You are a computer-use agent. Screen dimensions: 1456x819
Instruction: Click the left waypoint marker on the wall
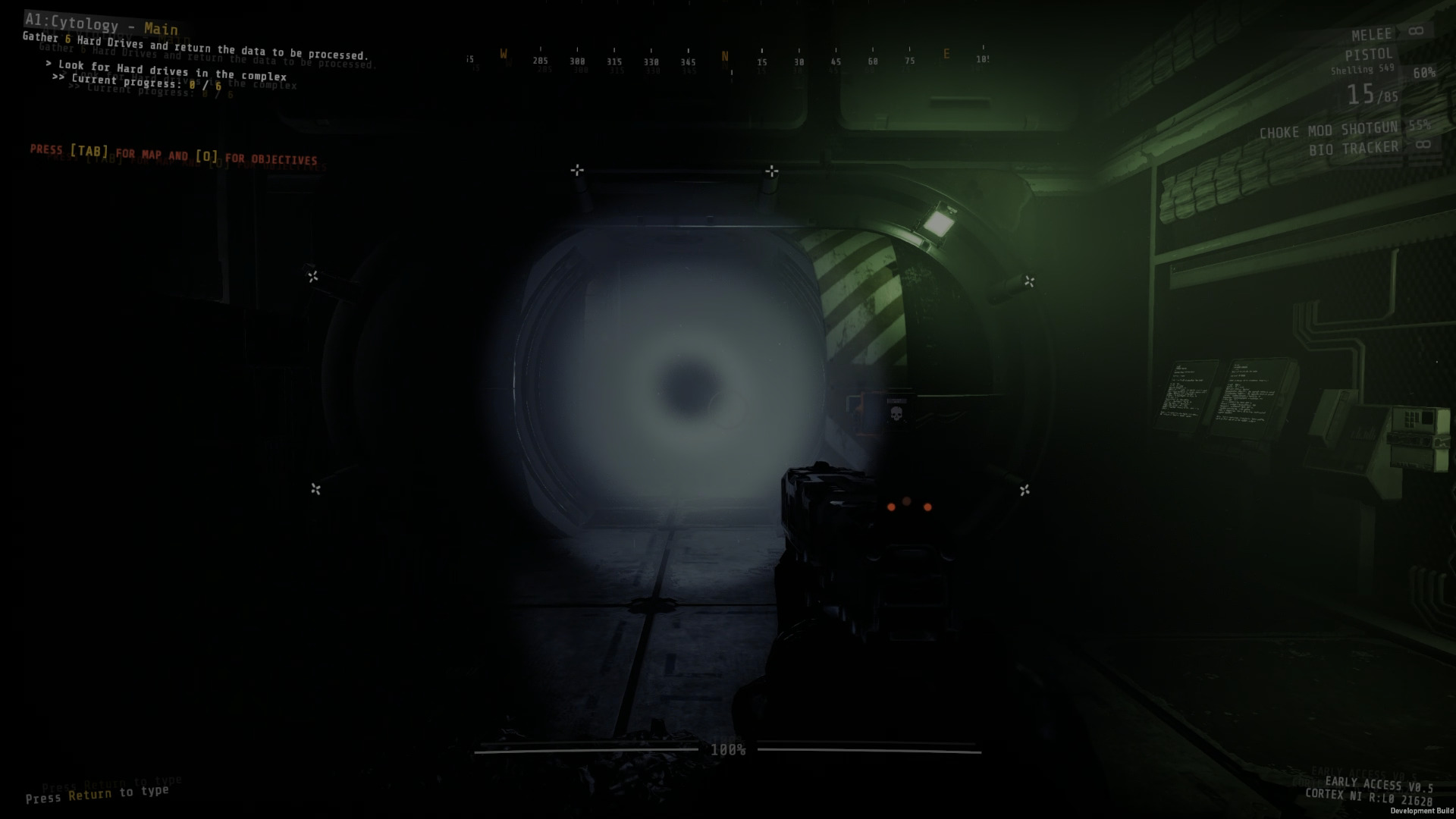click(x=315, y=276)
